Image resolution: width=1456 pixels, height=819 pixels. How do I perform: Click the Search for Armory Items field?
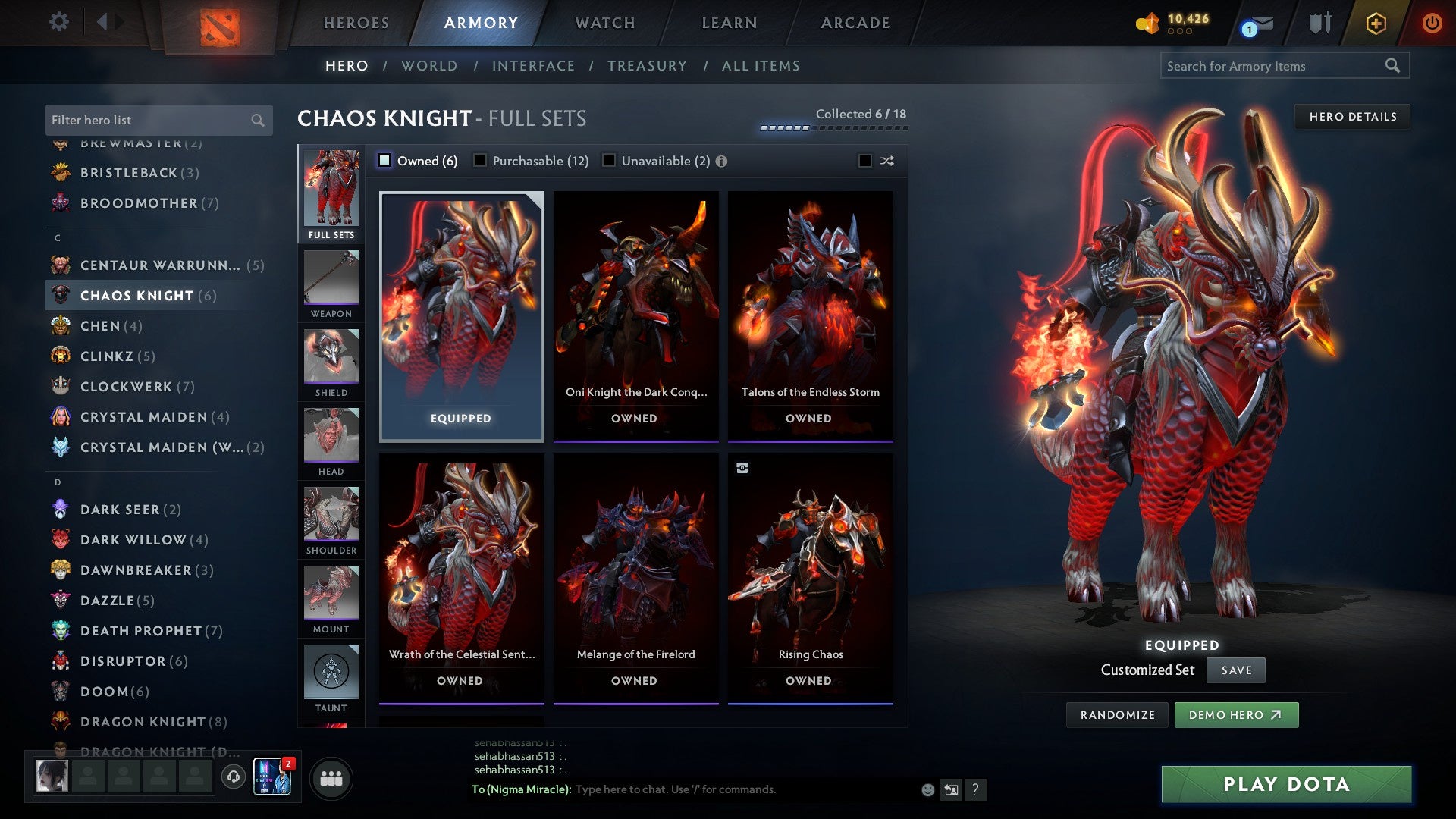[1274, 66]
